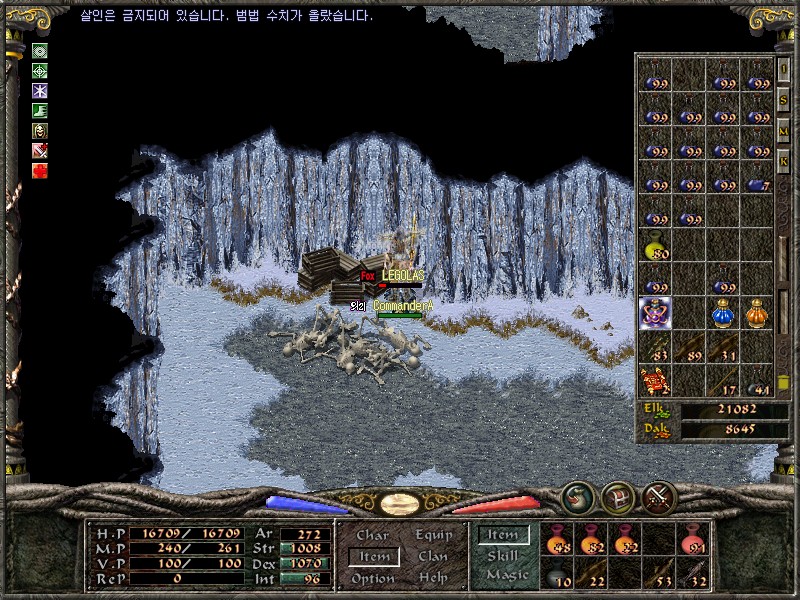Click the skull face status icon

[x=40, y=131]
